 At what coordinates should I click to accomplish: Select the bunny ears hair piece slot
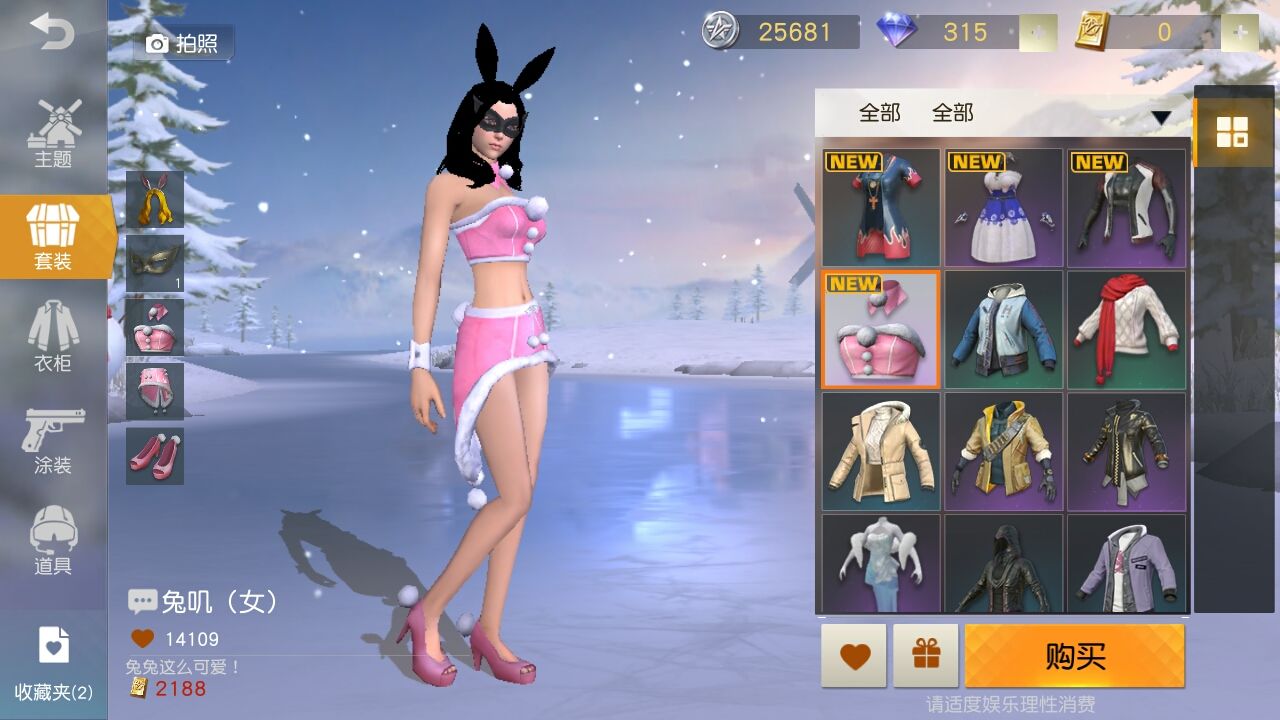point(155,199)
